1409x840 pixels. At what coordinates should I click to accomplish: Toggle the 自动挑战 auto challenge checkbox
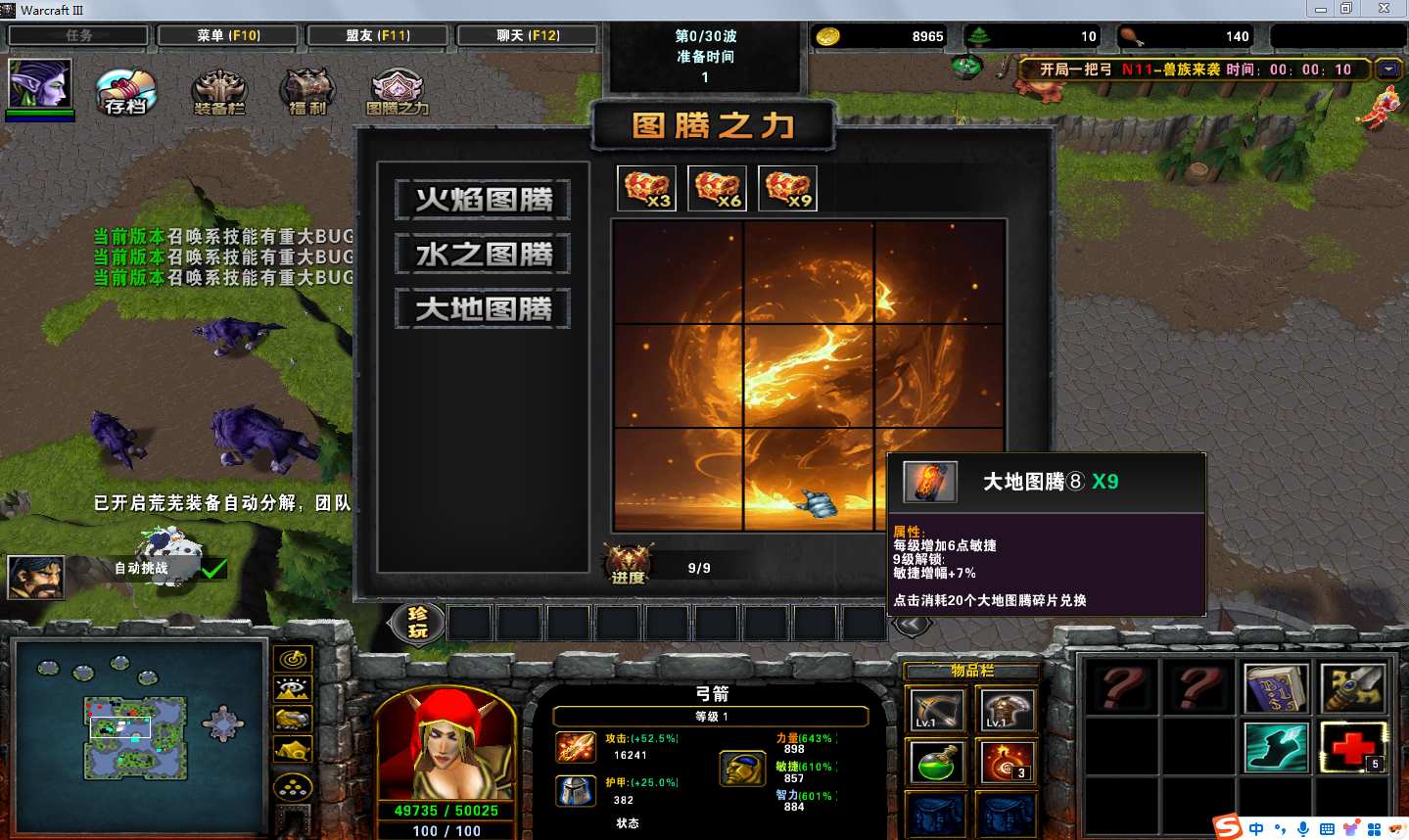point(213,568)
